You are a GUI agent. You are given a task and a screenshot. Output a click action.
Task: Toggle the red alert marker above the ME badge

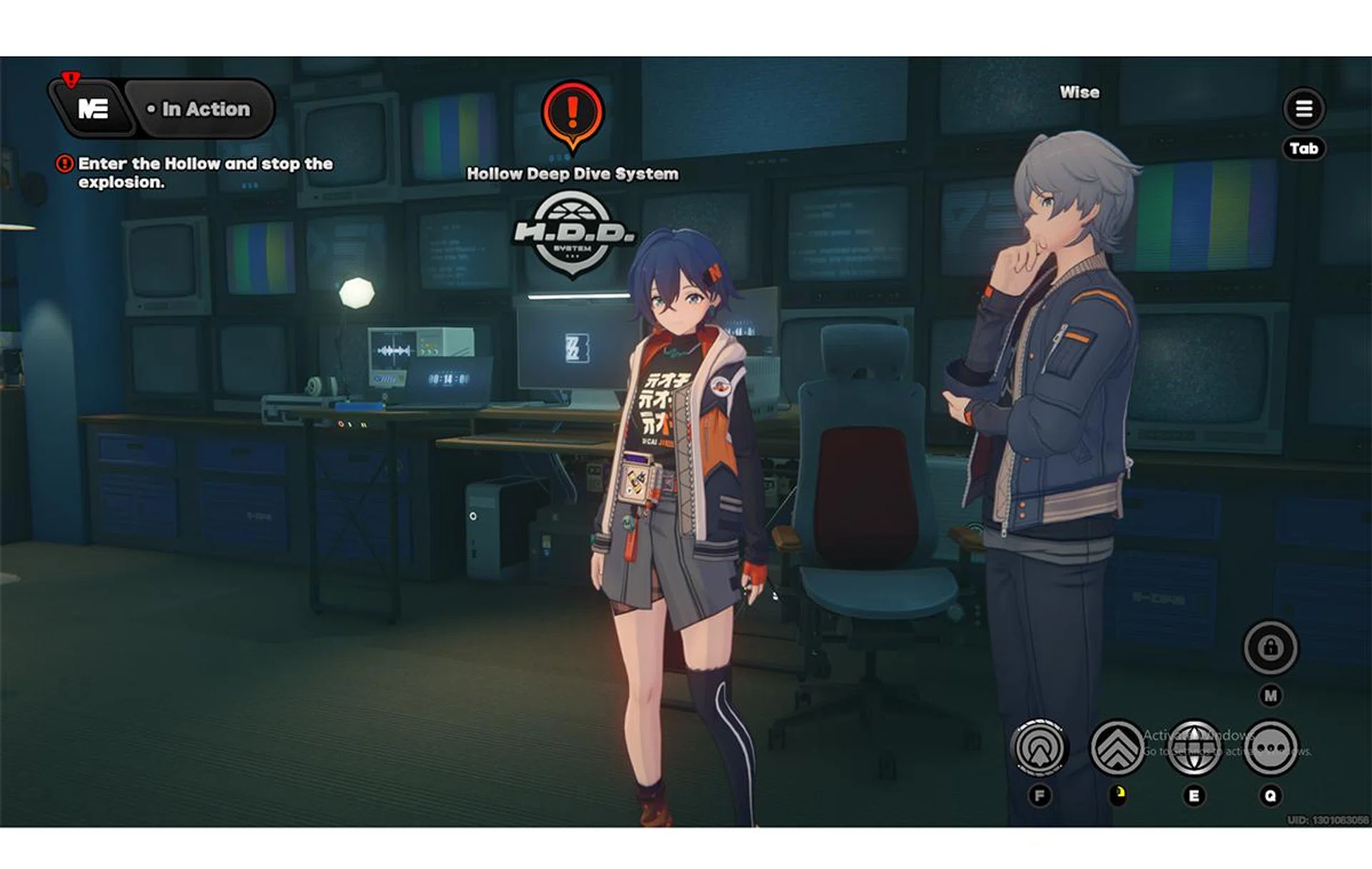(71, 79)
